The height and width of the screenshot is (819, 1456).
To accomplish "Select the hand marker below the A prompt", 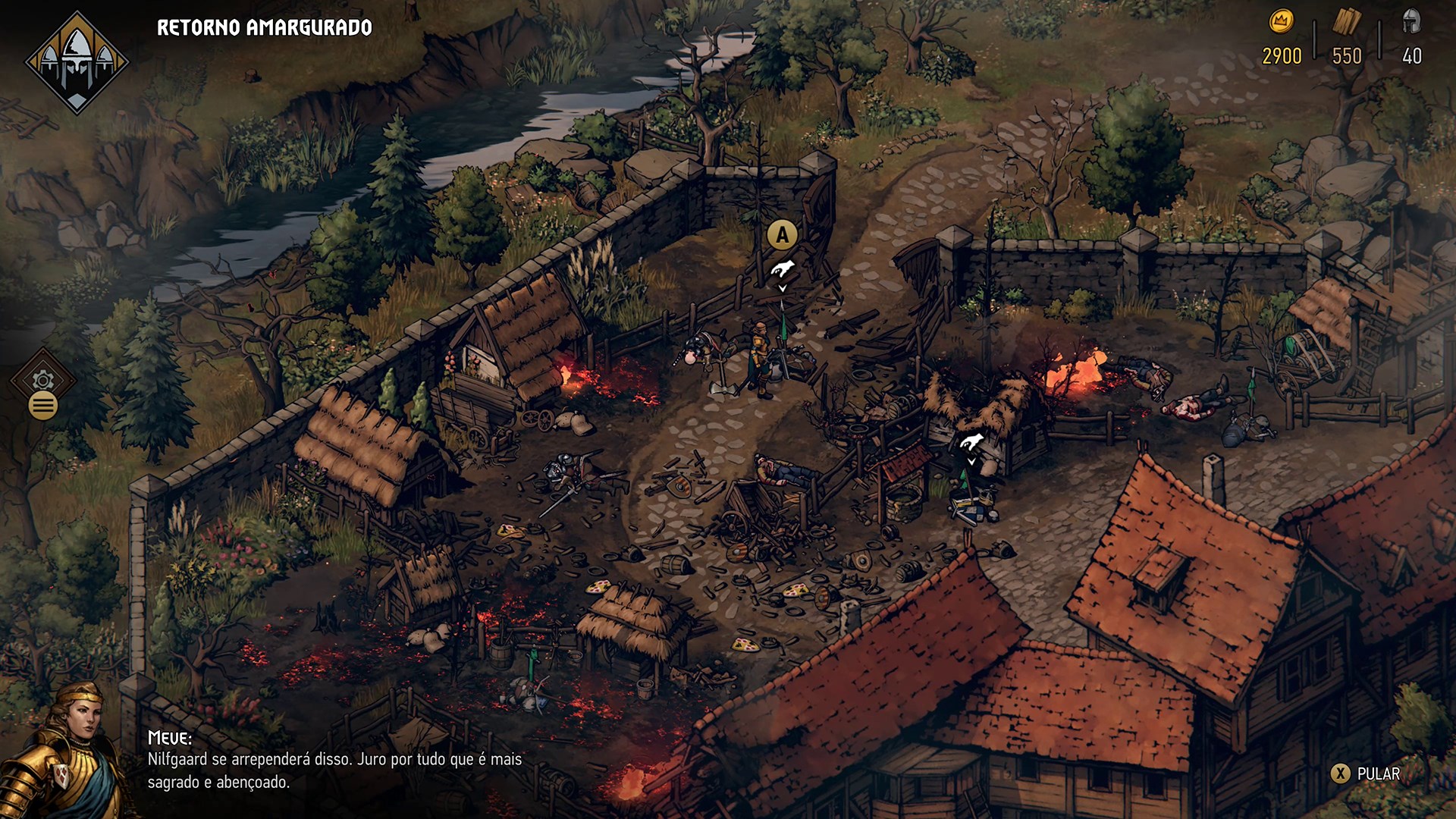I will [783, 269].
